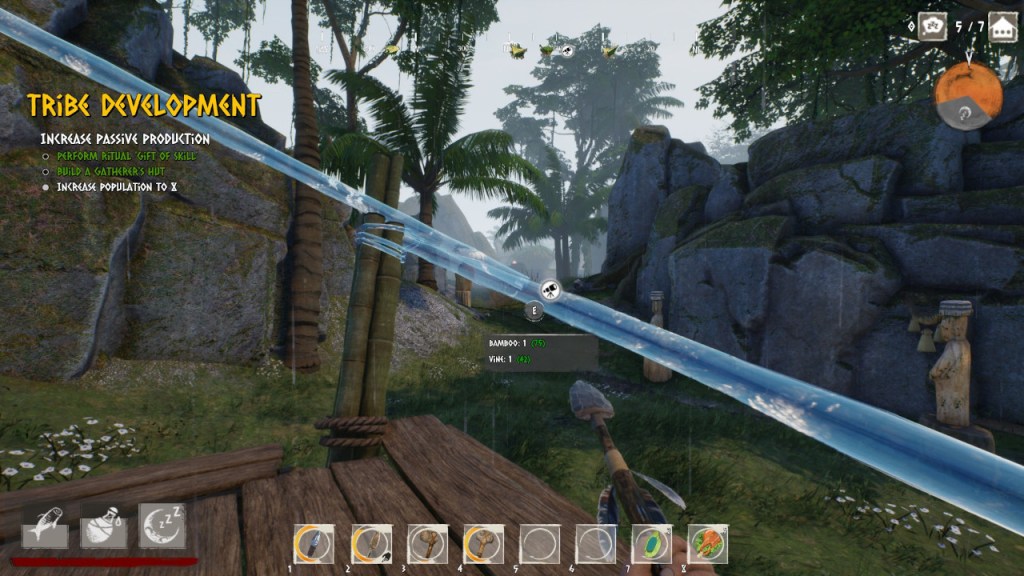The image size is (1024, 576).
Task: Select the stone knife in hotbar slot 1
Action: click(x=313, y=544)
